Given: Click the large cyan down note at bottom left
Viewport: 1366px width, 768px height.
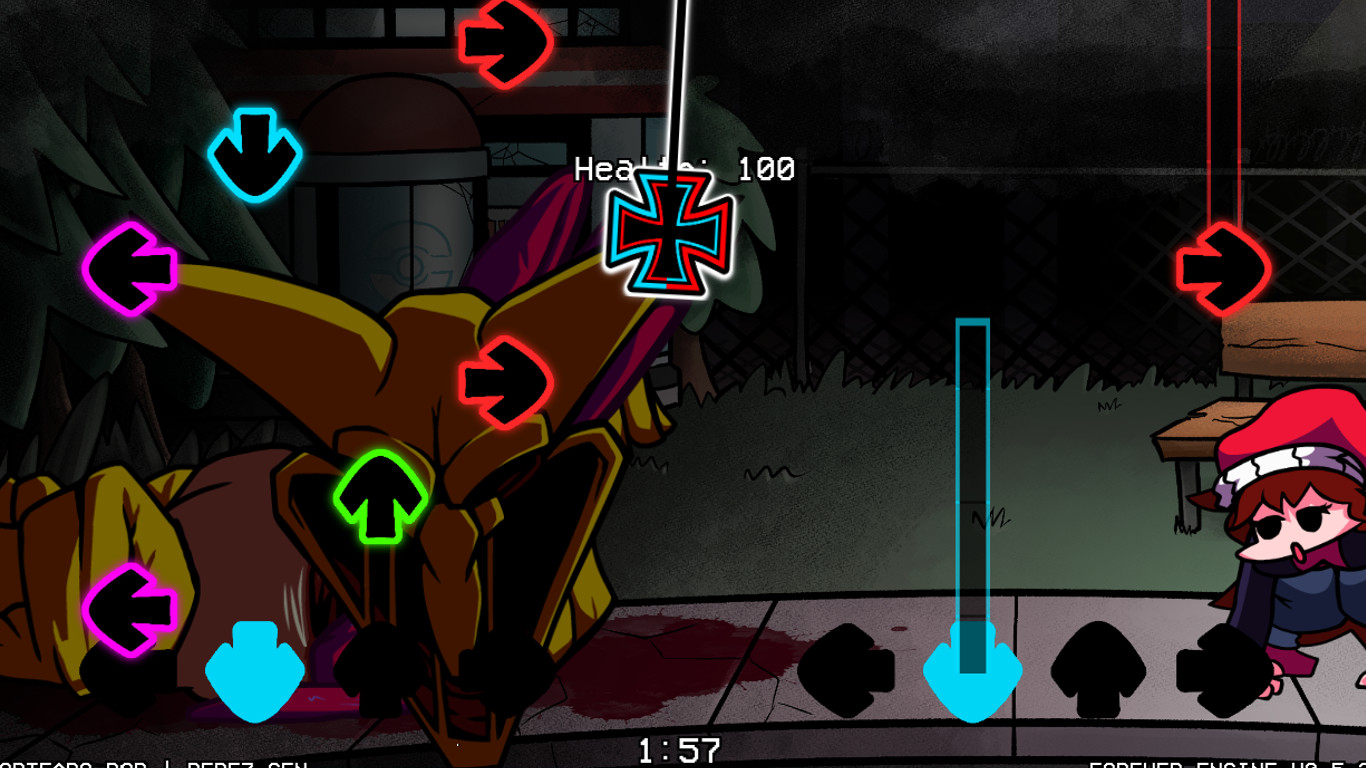Looking at the screenshot, I should click(255, 668).
